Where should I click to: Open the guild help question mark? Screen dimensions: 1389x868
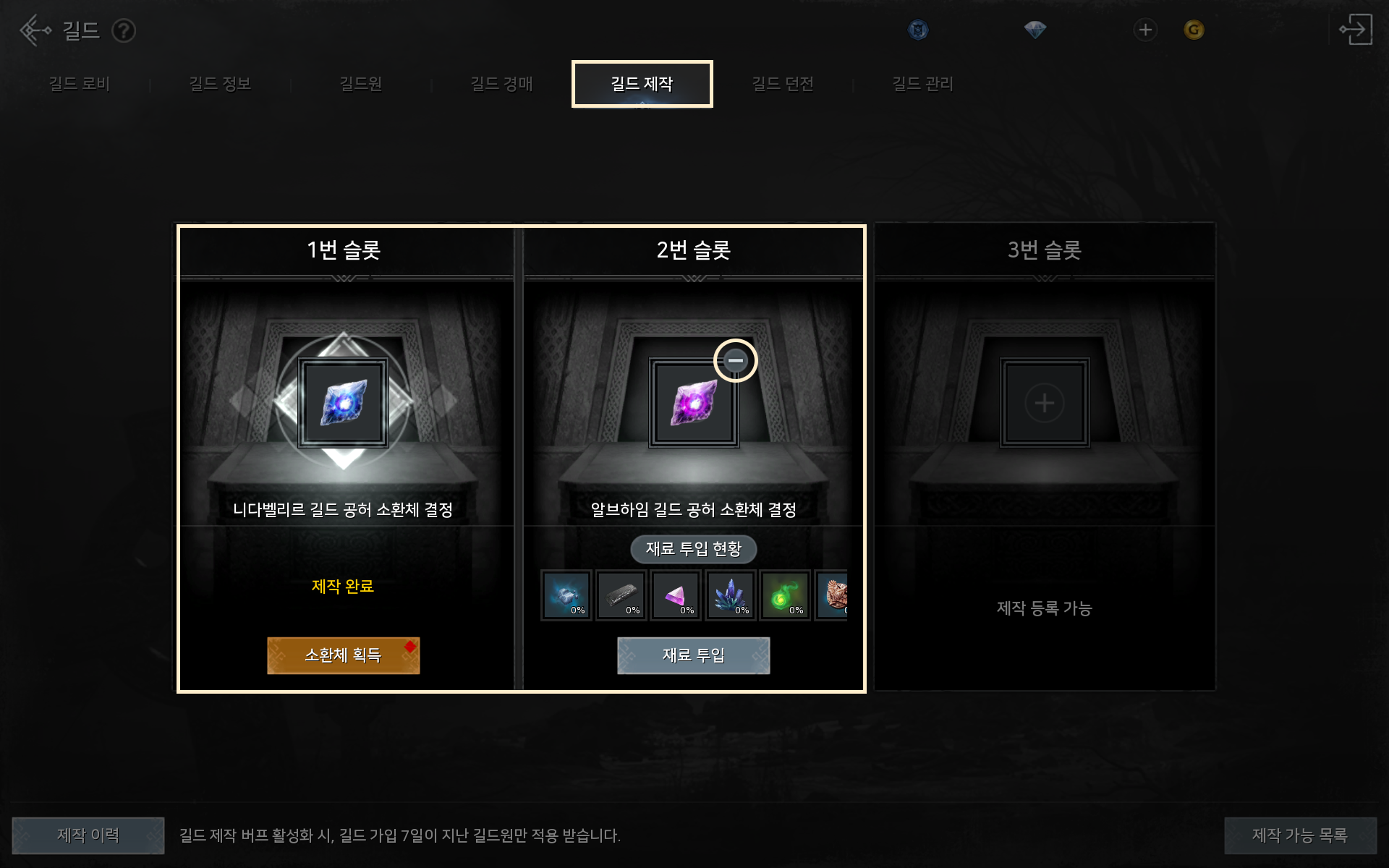pyautogui.click(x=124, y=30)
